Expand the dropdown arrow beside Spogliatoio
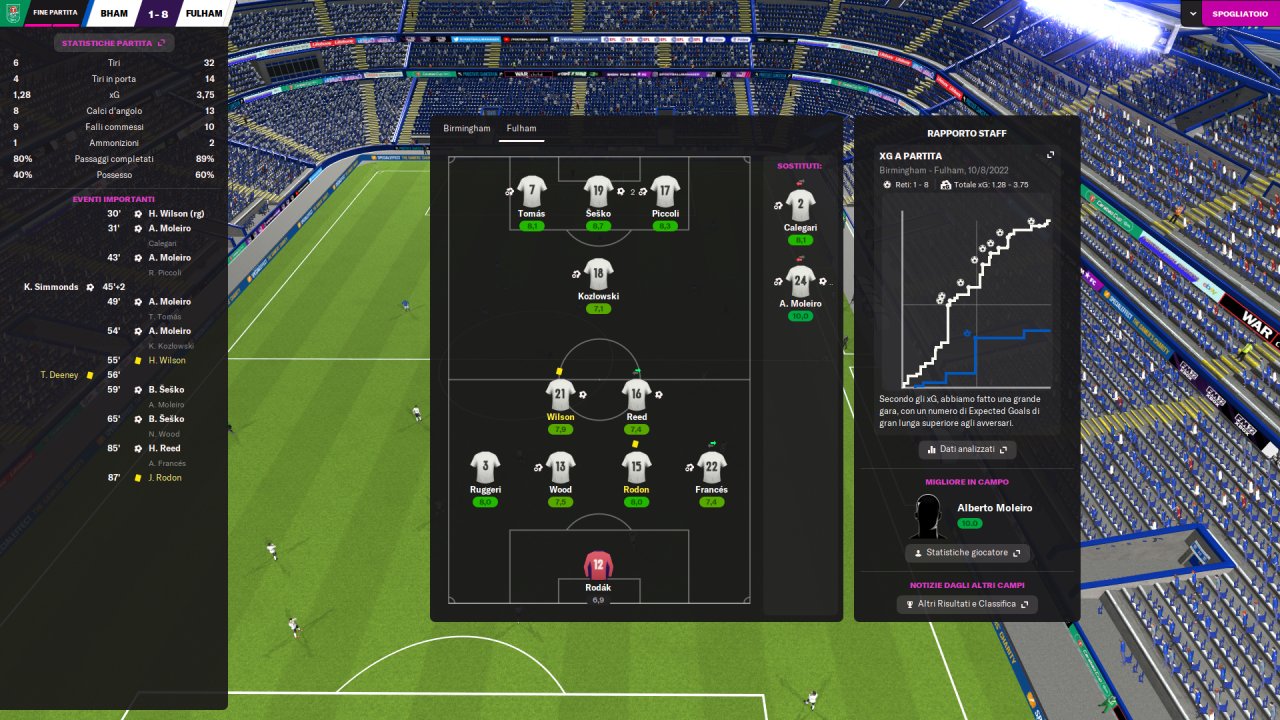This screenshot has height=720, width=1280. (1193, 13)
